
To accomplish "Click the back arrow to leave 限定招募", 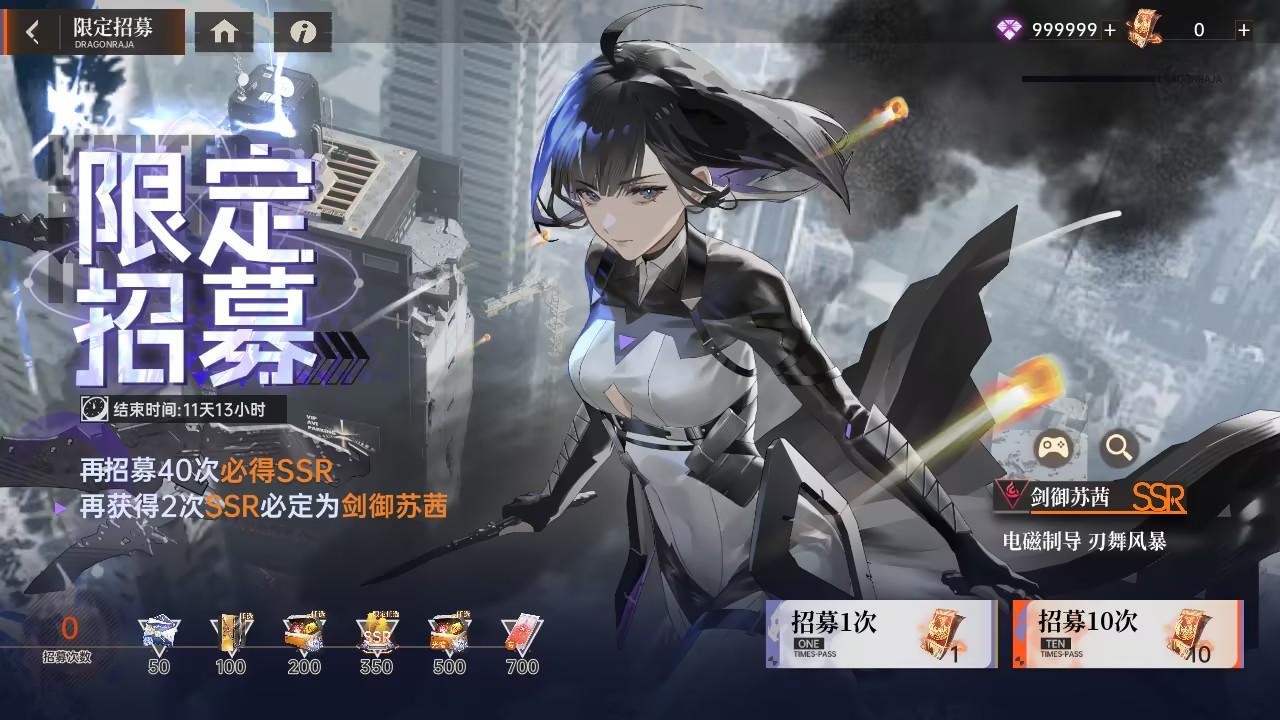I will coord(30,31).
